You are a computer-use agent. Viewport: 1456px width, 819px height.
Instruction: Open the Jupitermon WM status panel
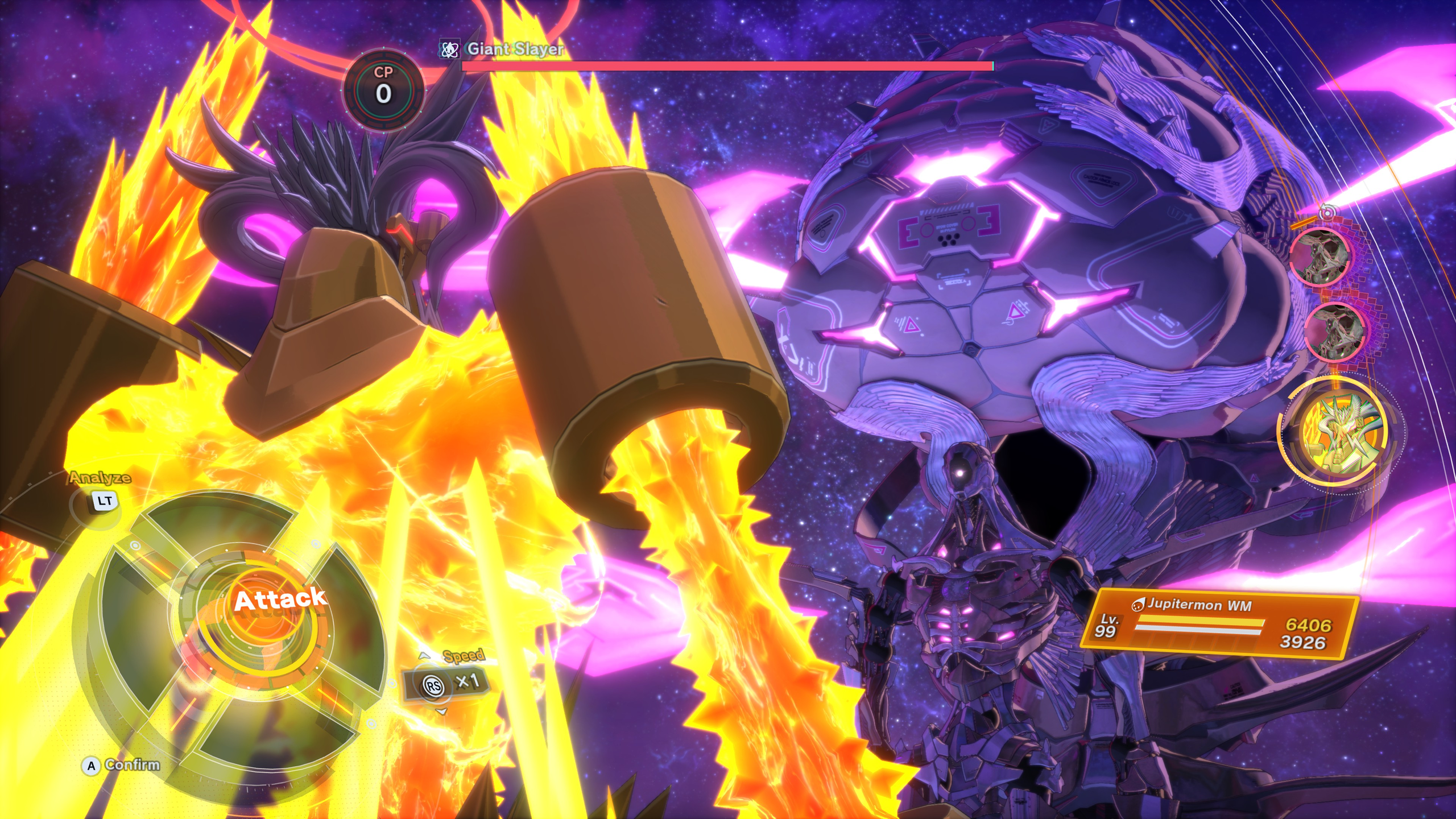(x=1219, y=626)
